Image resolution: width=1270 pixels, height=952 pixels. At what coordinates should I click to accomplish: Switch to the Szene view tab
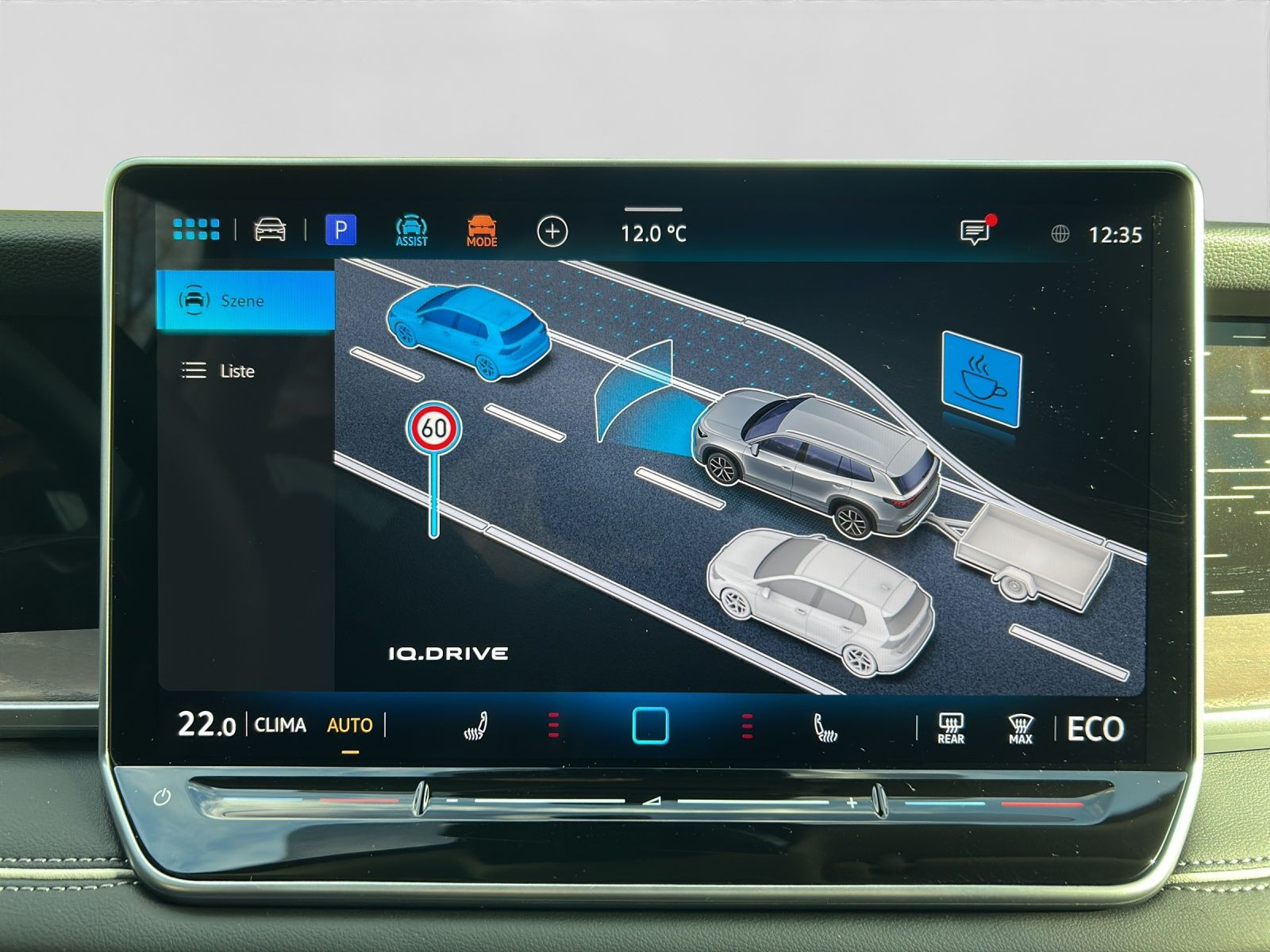[246, 301]
